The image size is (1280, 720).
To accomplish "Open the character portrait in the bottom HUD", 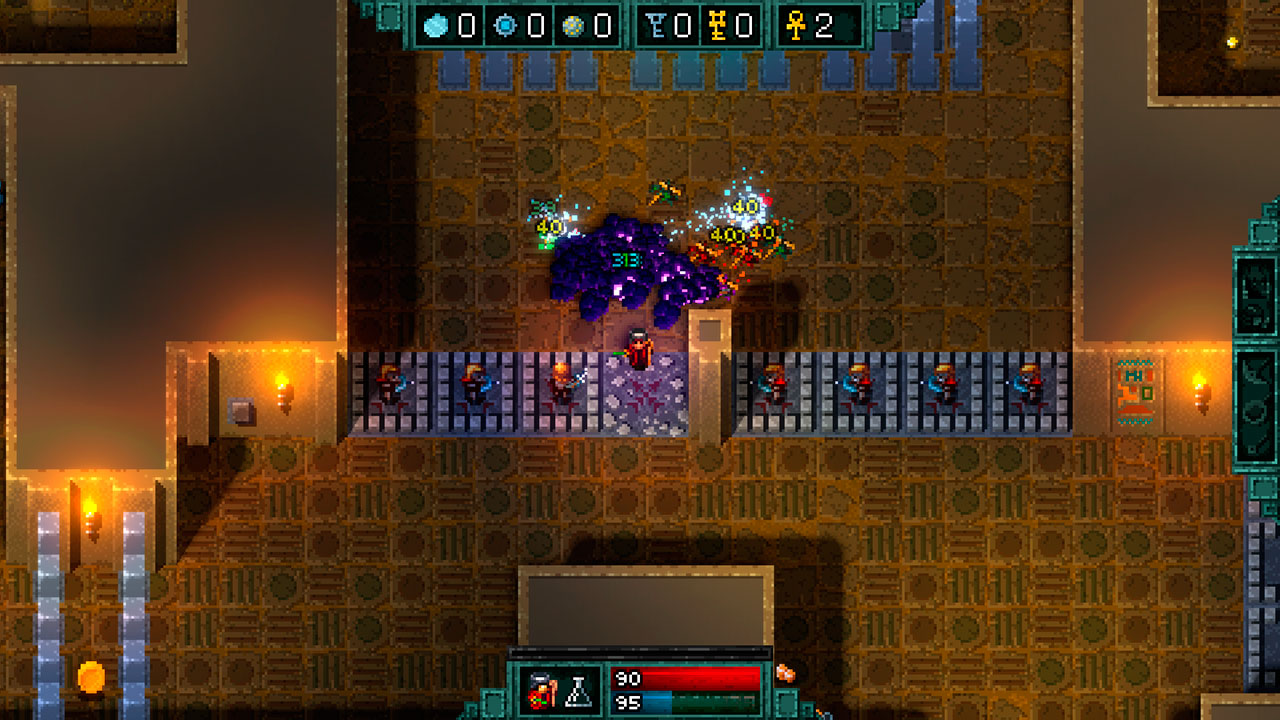I will [540, 690].
